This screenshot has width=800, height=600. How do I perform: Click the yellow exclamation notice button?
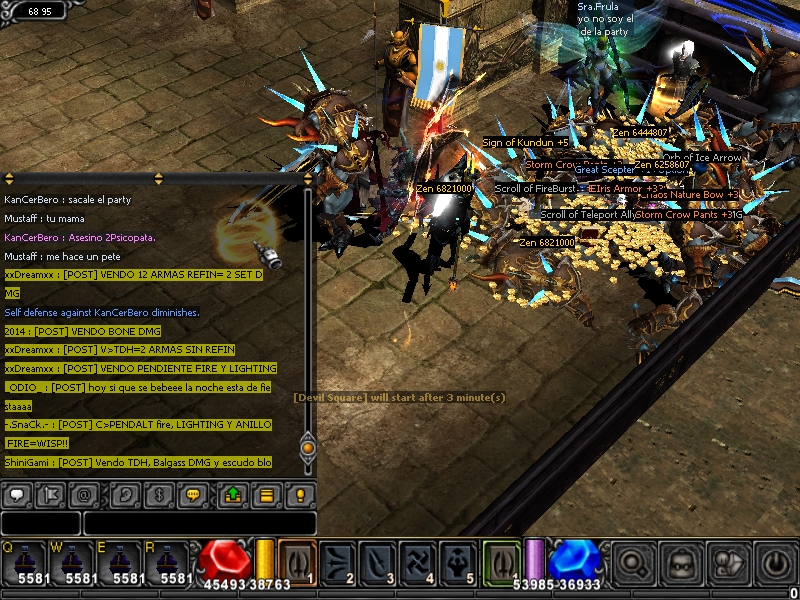pyautogui.click(x=300, y=495)
